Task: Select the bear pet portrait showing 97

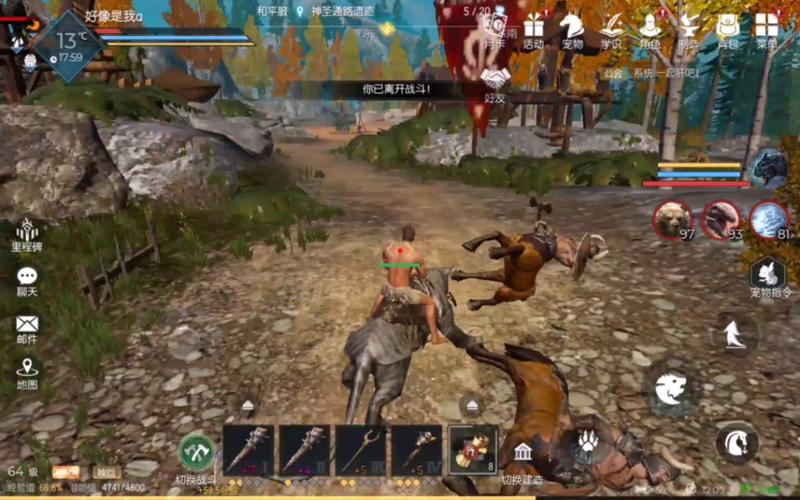Action: coord(672,220)
